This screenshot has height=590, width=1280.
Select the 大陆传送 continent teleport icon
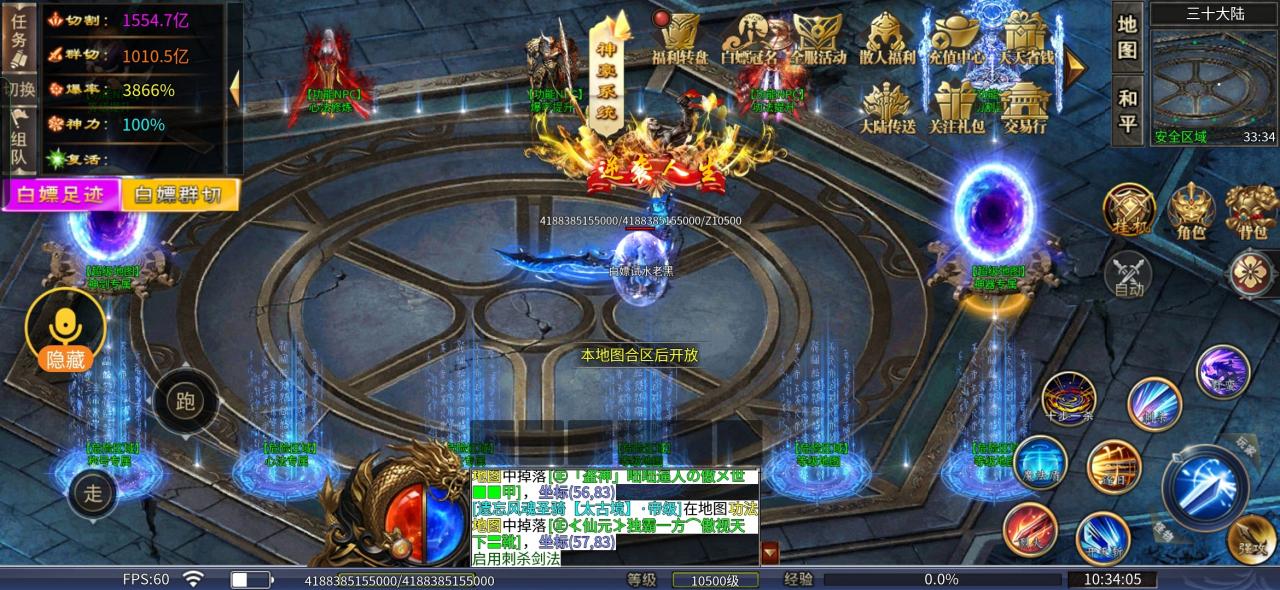887,109
